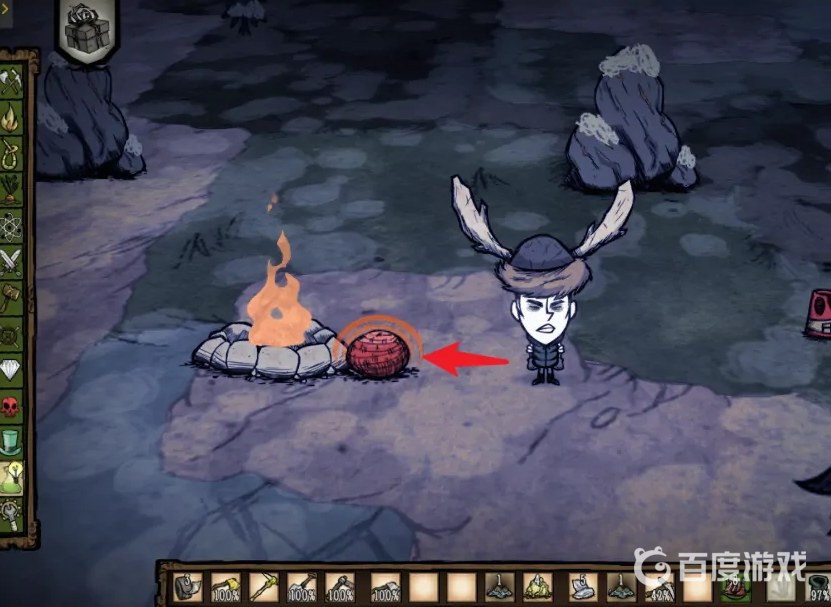Open the Dress tab with green top hat
Viewport: 831px width, 607px height.
coord(12,441)
